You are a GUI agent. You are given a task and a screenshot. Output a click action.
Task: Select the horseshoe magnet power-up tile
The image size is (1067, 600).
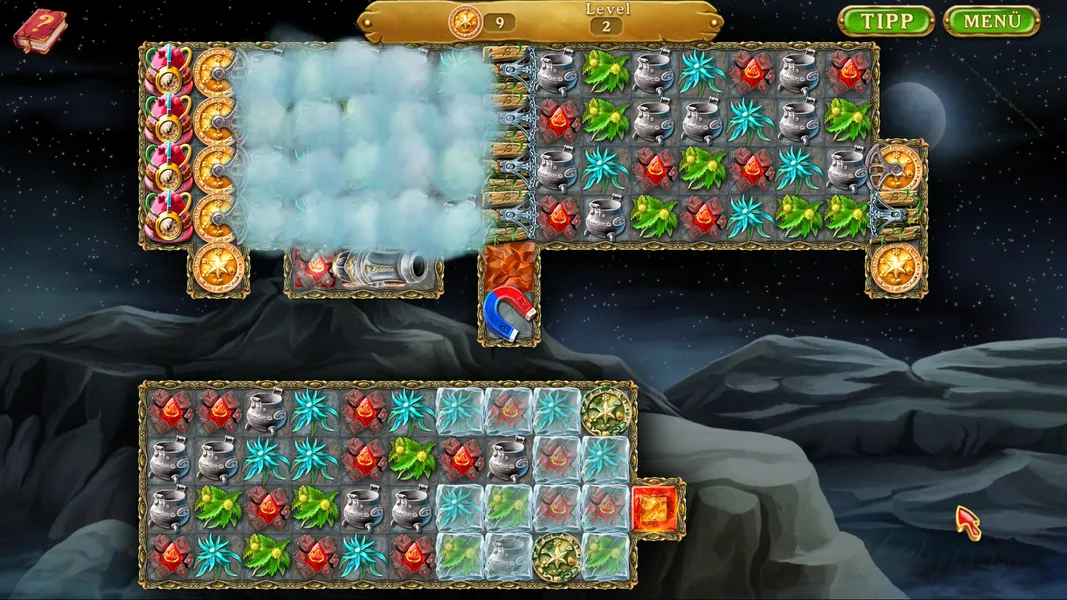click(510, 311)
